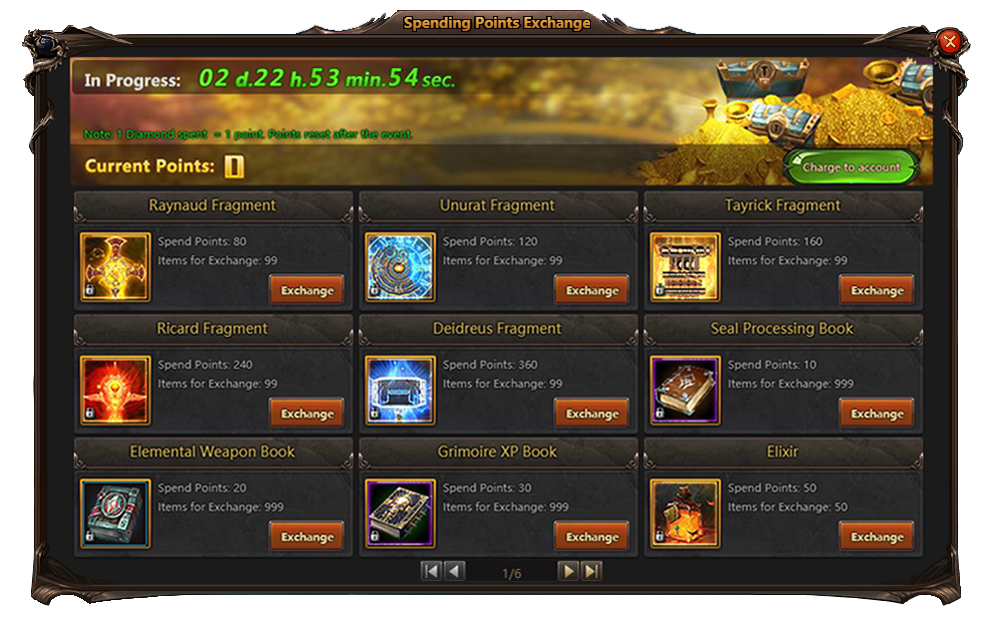
Task: Exchange points for Raynaud Fragment
Action: pos(307,290)
